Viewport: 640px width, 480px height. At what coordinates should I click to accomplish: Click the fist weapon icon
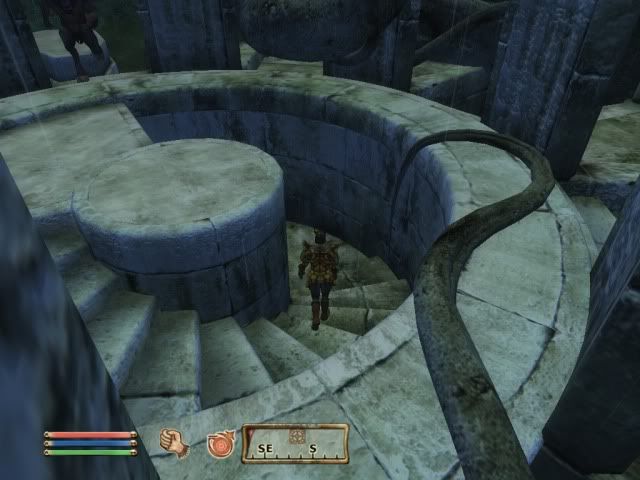tap(175, 441)
